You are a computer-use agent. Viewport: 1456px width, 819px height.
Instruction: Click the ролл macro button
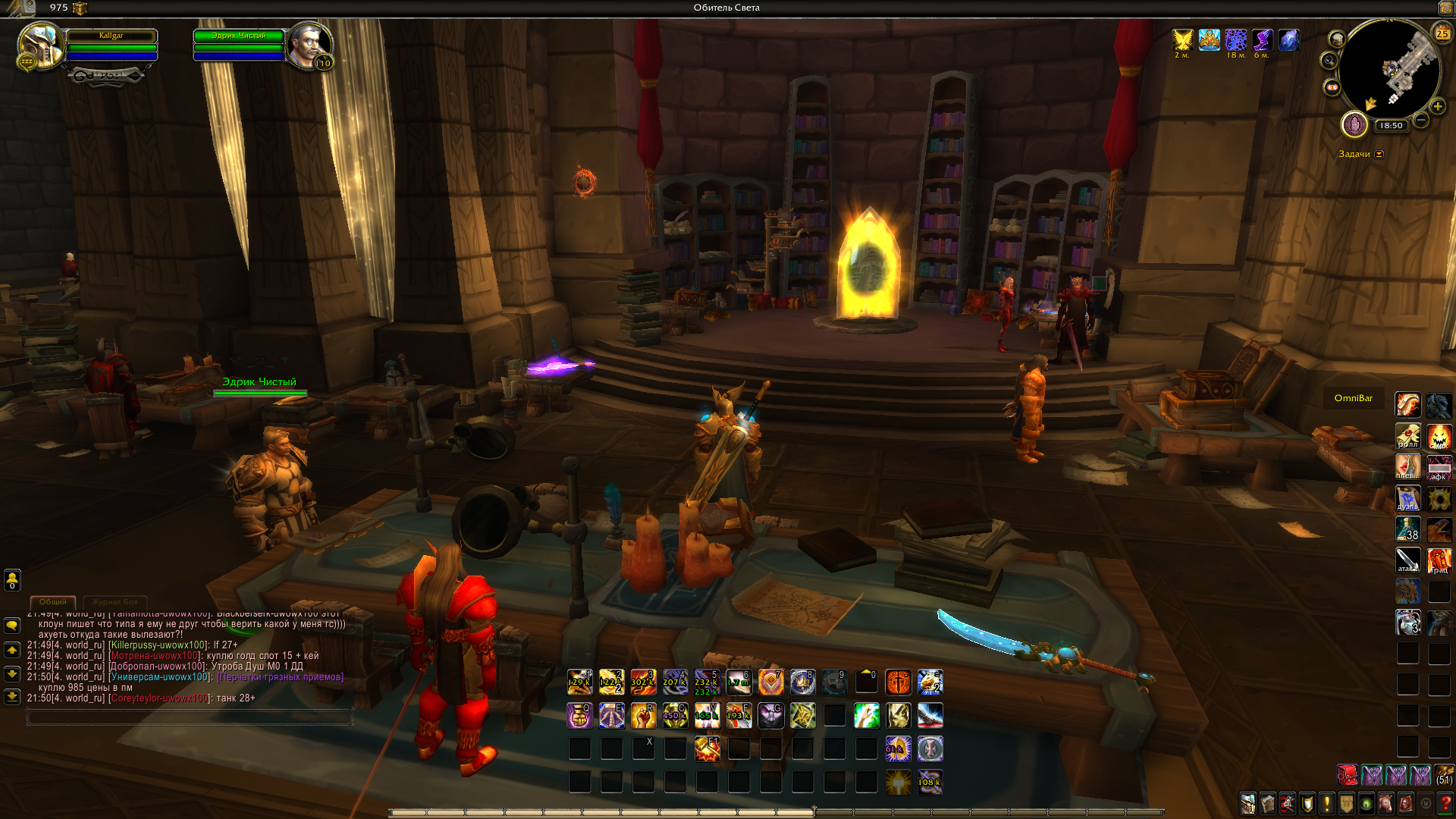(x=1407, y=436)
